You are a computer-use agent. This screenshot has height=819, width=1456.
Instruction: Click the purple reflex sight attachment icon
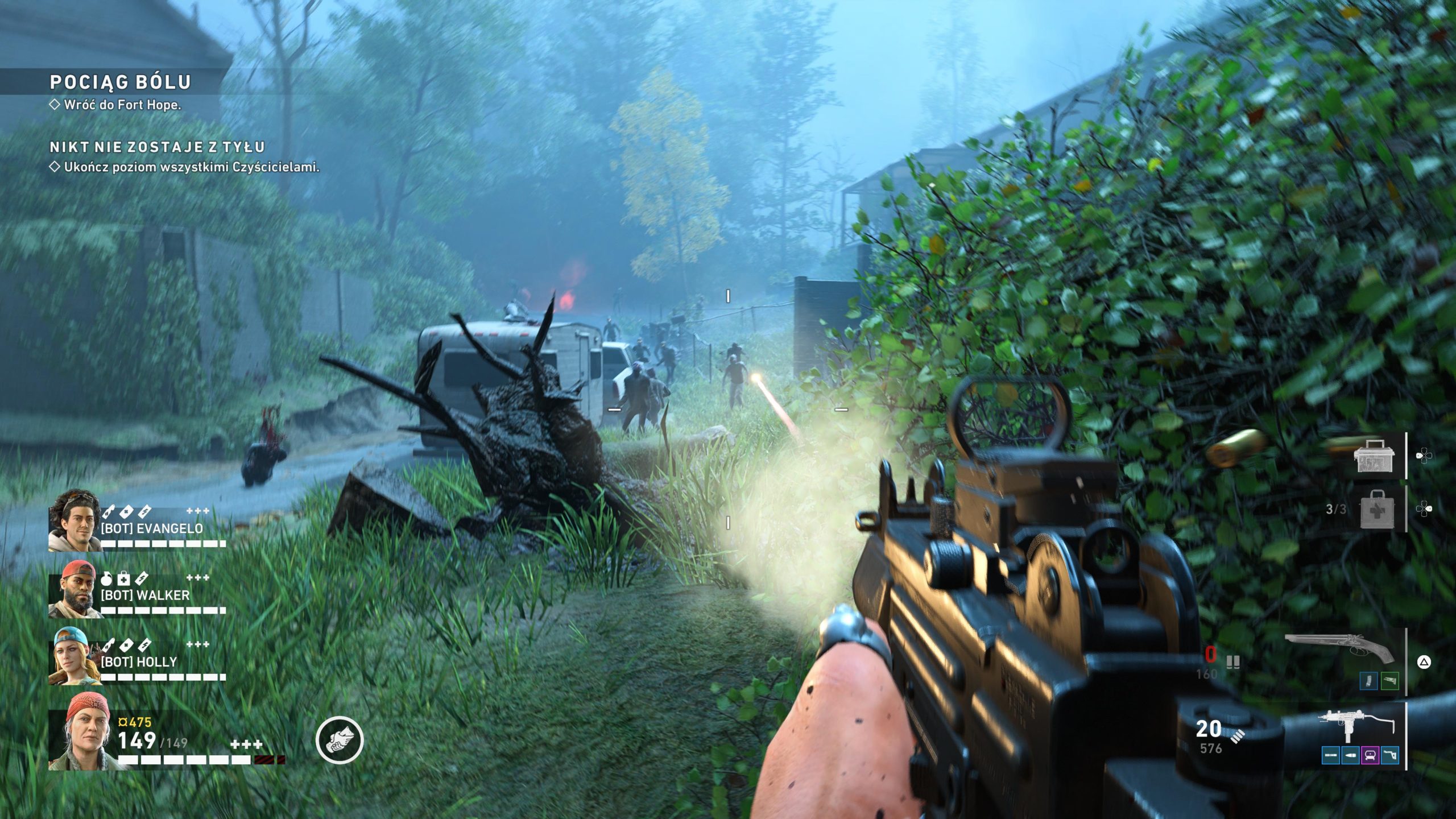click(x=1370, y=755)
